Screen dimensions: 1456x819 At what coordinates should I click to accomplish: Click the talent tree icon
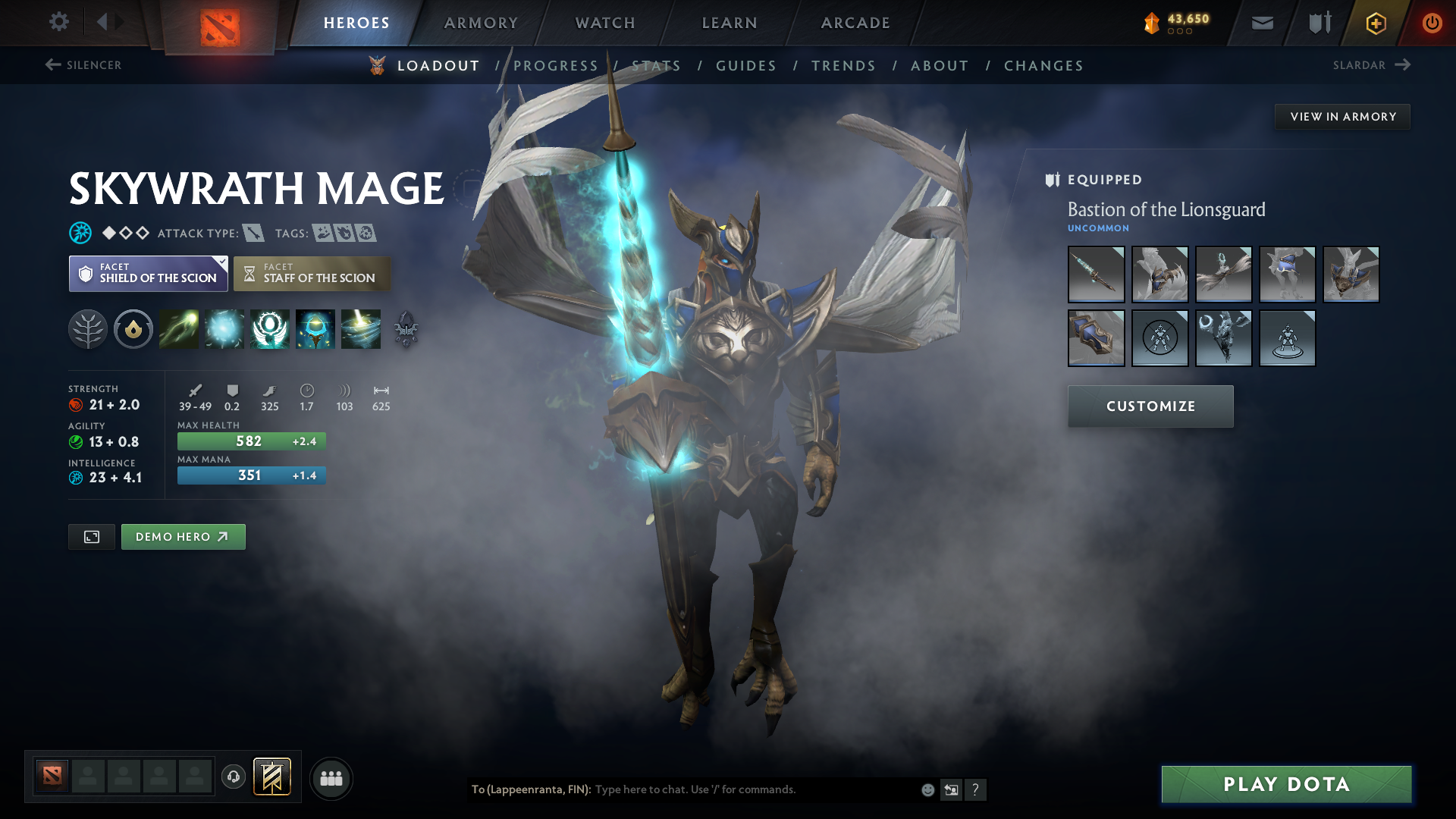click(x=88, y=329)
